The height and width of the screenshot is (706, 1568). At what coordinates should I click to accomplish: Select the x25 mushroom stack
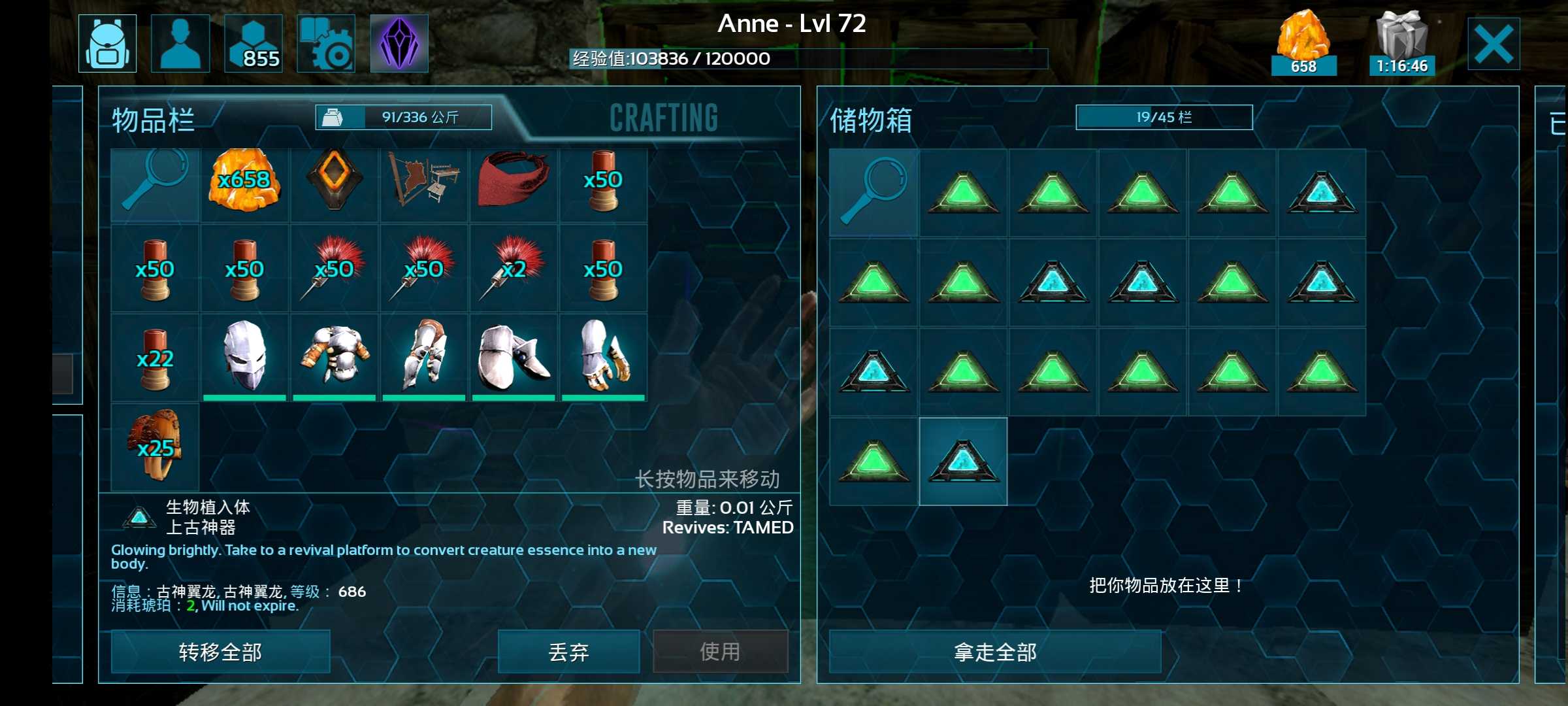point(155,446)
